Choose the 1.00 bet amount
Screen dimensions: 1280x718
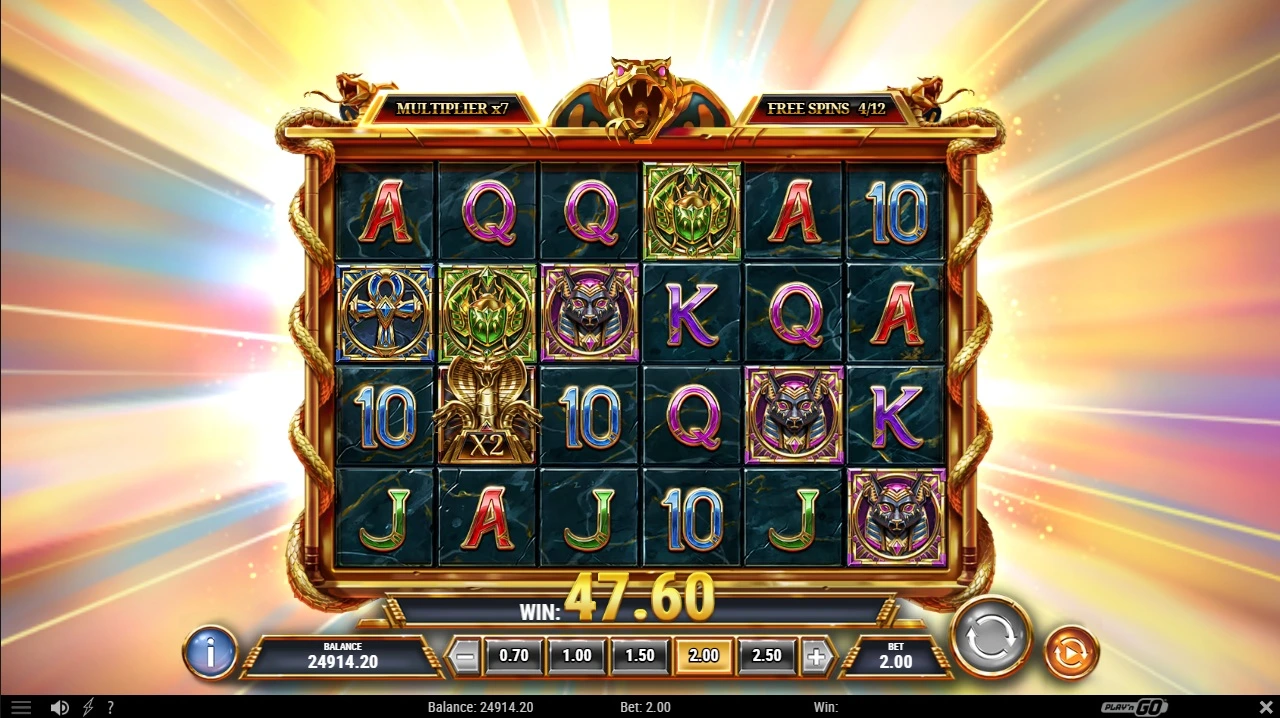(x=576, y=656)
